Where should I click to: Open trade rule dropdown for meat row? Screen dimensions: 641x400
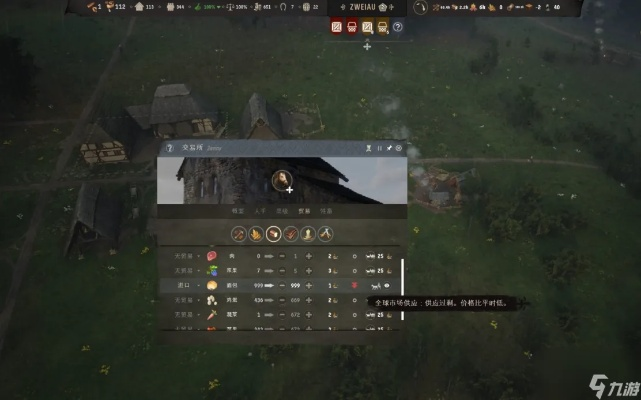pos(183,256)
